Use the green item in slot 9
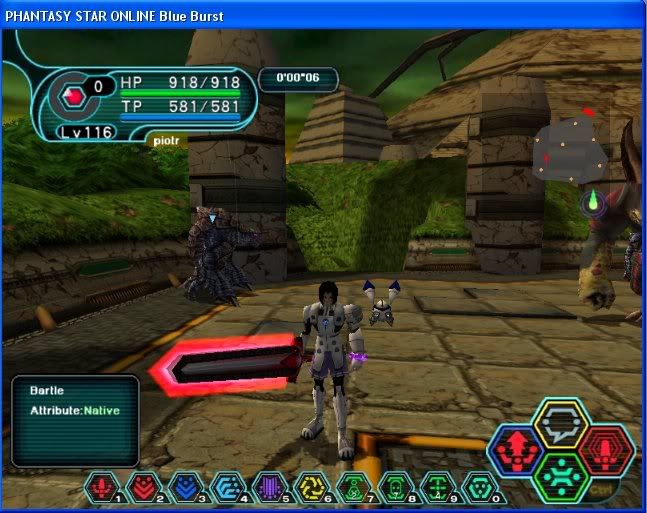The width and height of the screenshot is (647, 513). [437, 486]
